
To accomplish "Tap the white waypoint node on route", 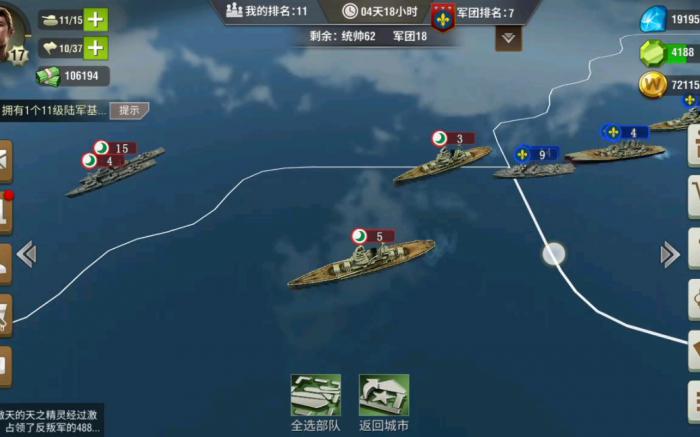I will click(x=553, y=254).
